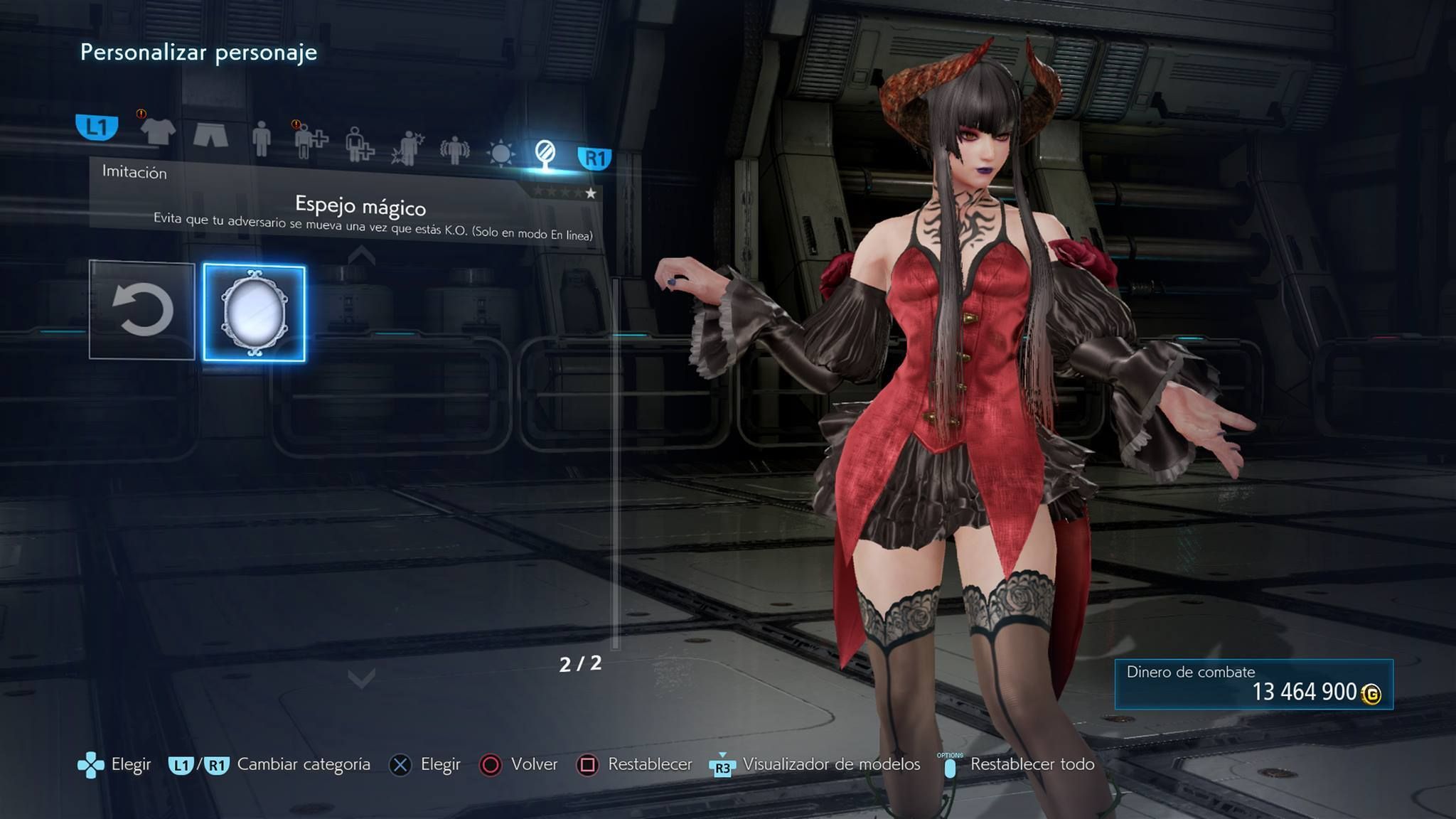Image resolution: width=1456 pixels, height=819 pixels.
Task: Click the up arrow above the item list
Action: tap(362, 255)
